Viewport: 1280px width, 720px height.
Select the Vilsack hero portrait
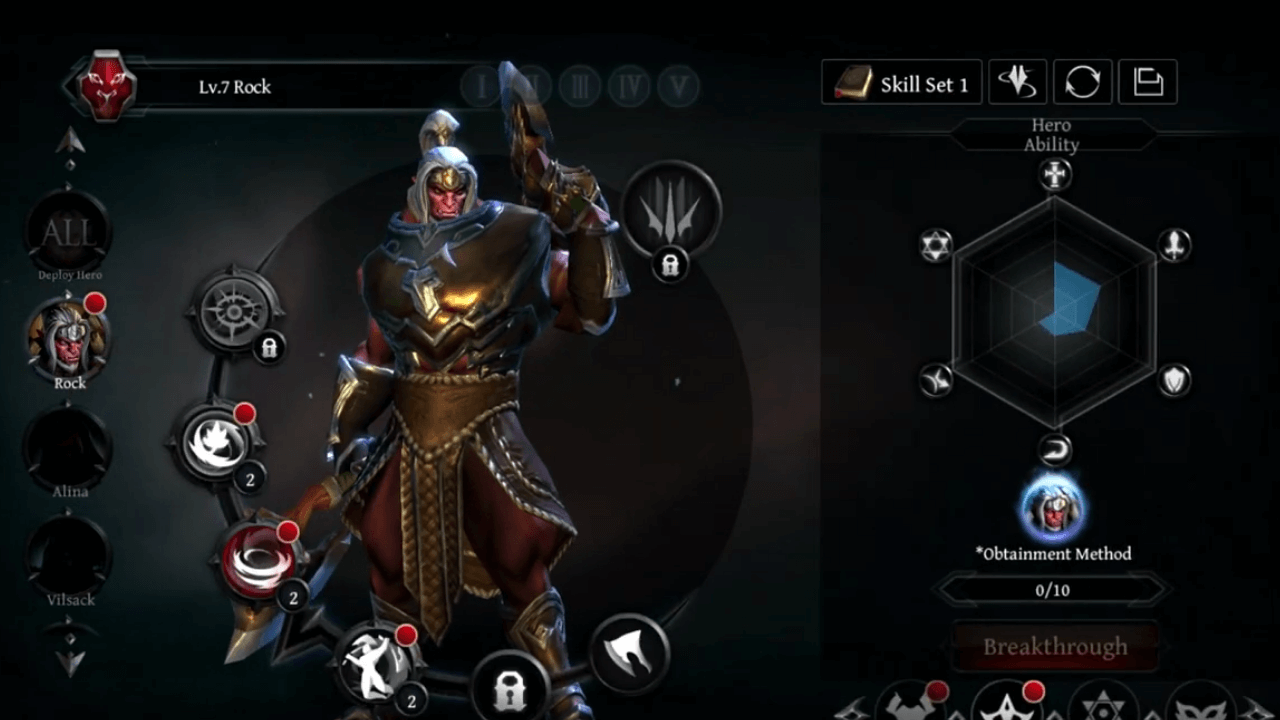[69, 555]
